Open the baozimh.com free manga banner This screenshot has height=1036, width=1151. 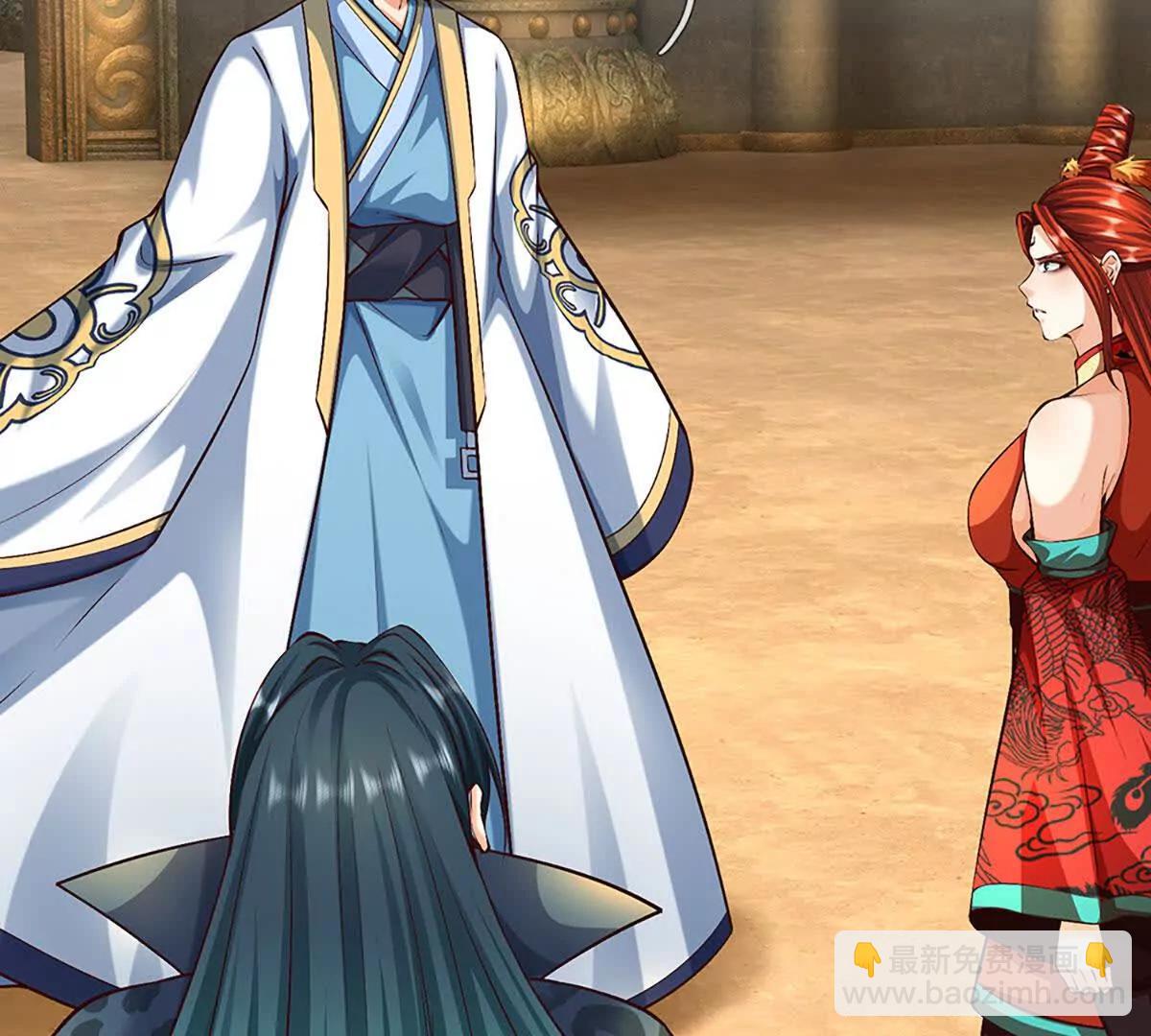pos(981,973)
